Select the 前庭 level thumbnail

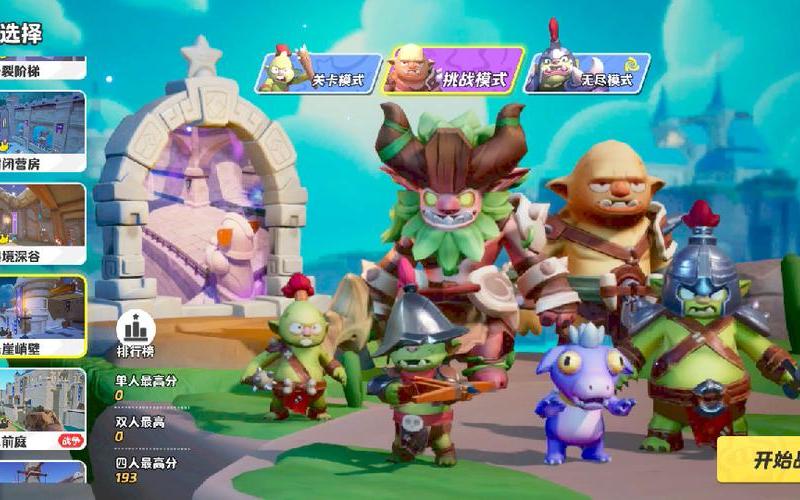[x=42, y=409]
